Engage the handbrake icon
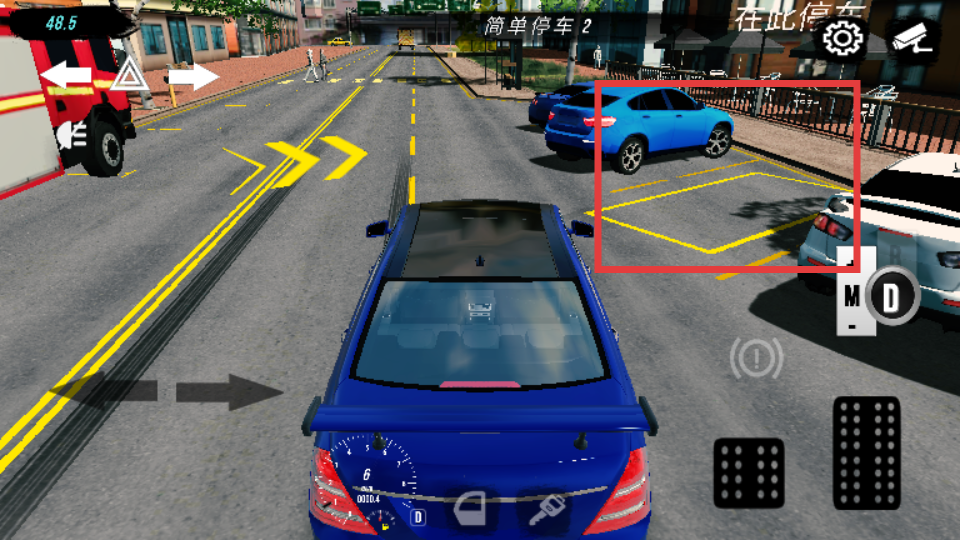960x540 pixels. click(755, 358)
